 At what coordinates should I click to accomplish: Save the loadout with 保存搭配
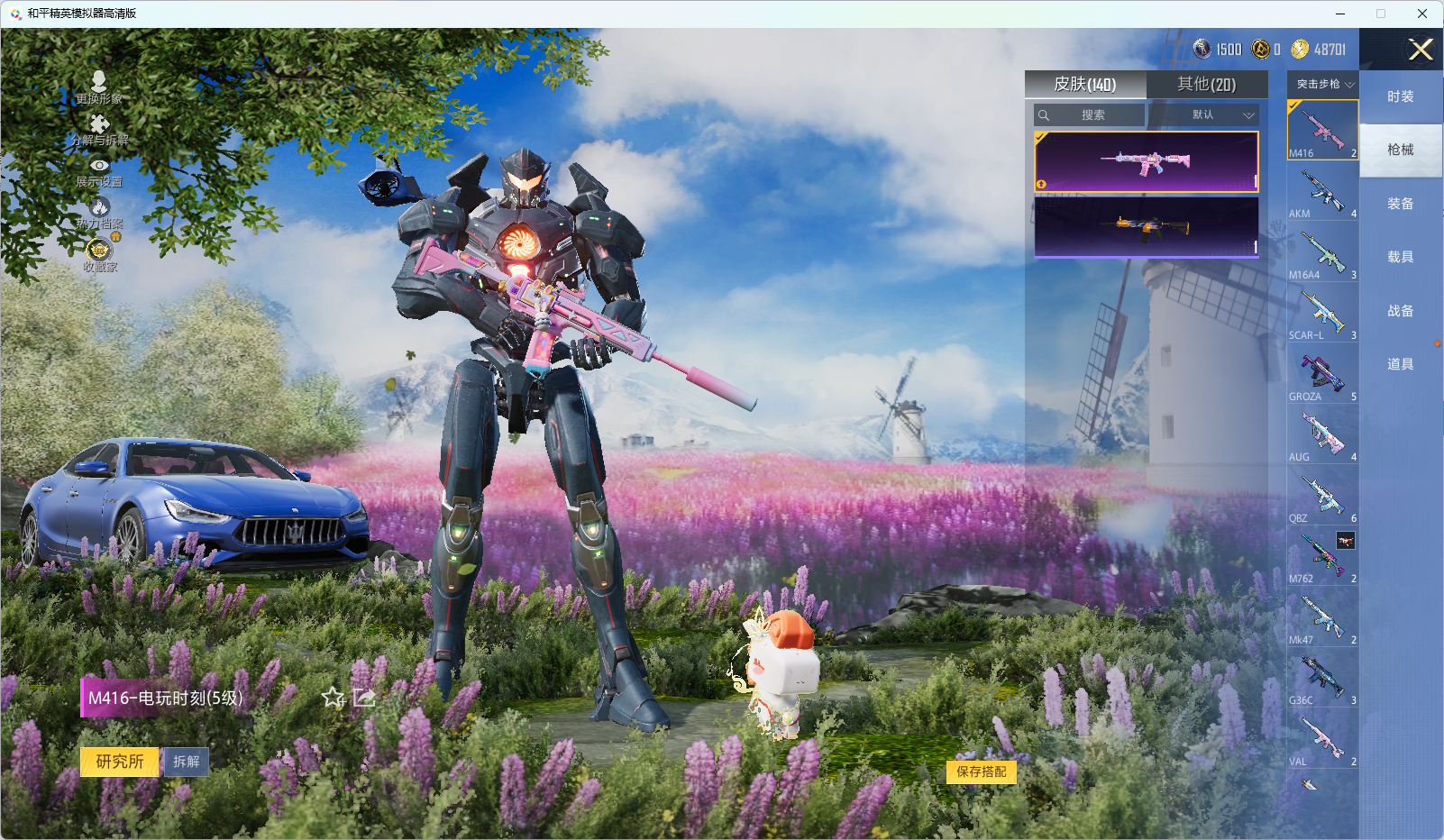pos(981,772)
